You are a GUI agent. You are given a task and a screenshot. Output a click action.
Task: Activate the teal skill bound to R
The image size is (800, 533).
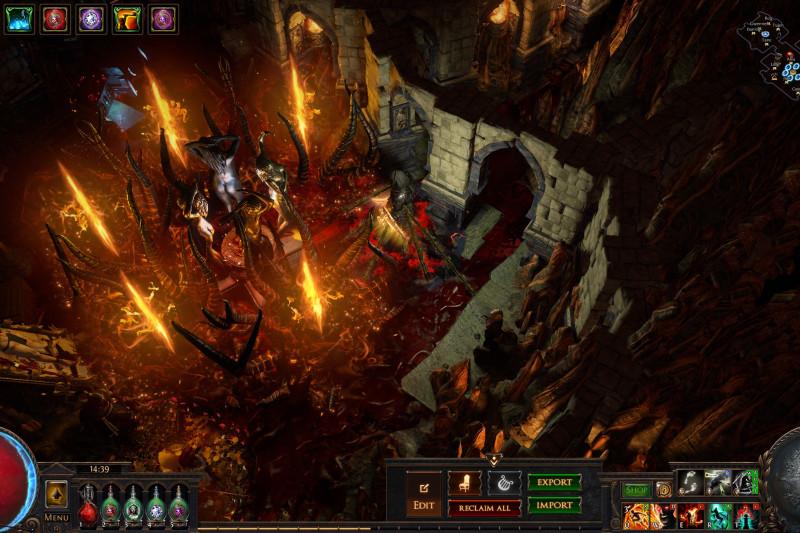point(720,516)
